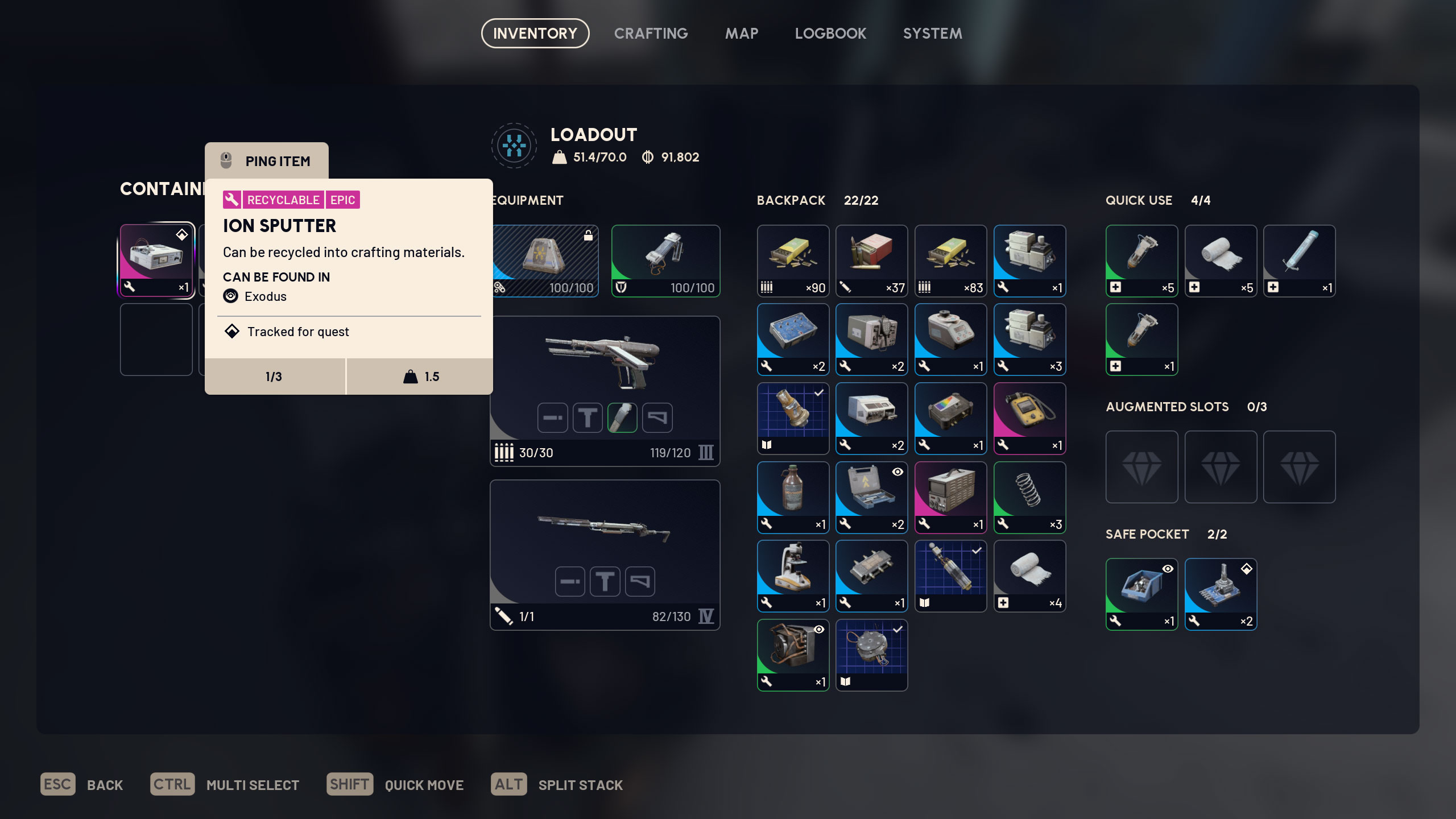Select the Inventory tab
The image size is (1456, 819).
click(x=535, y=34)
